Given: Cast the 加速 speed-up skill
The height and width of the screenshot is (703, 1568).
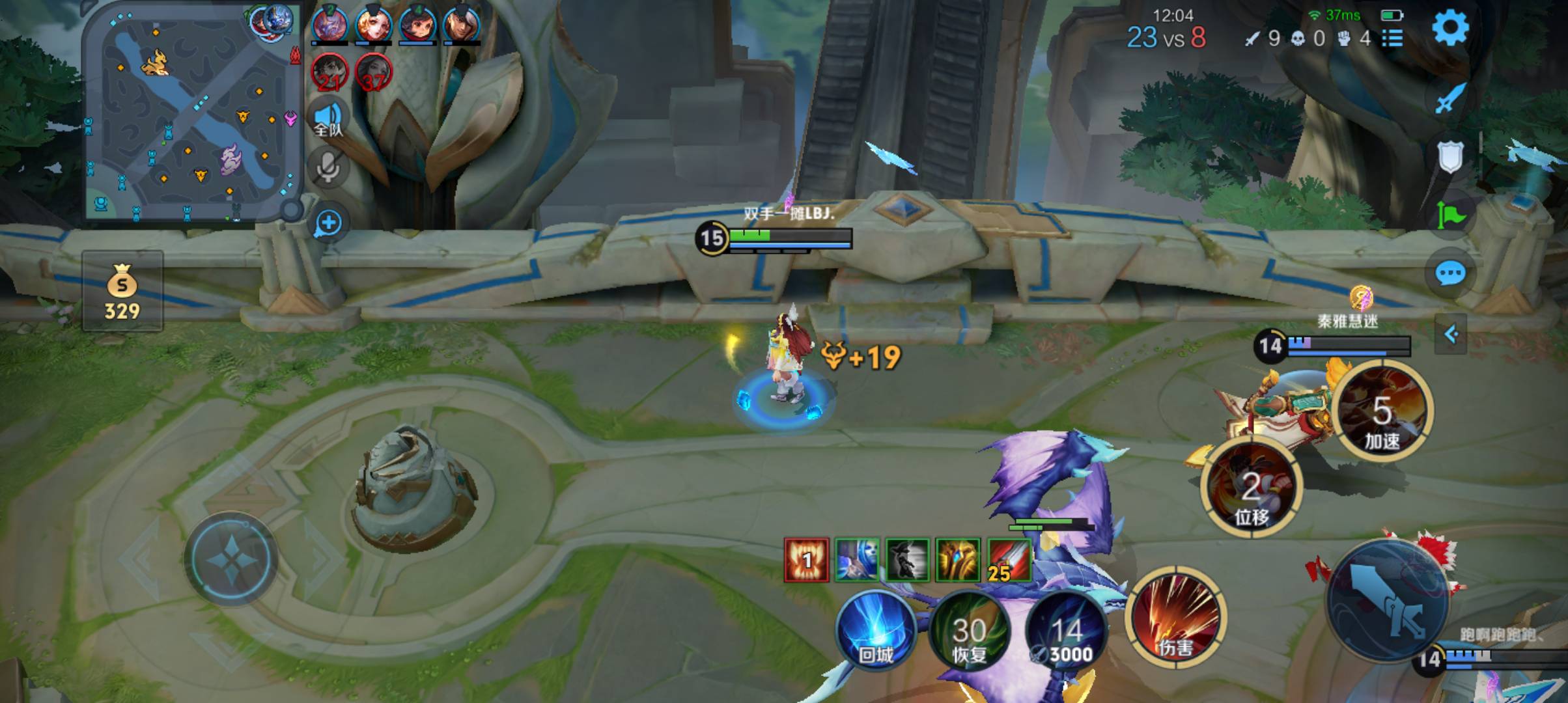Looking at the screenshot, I should point(1382,411).
